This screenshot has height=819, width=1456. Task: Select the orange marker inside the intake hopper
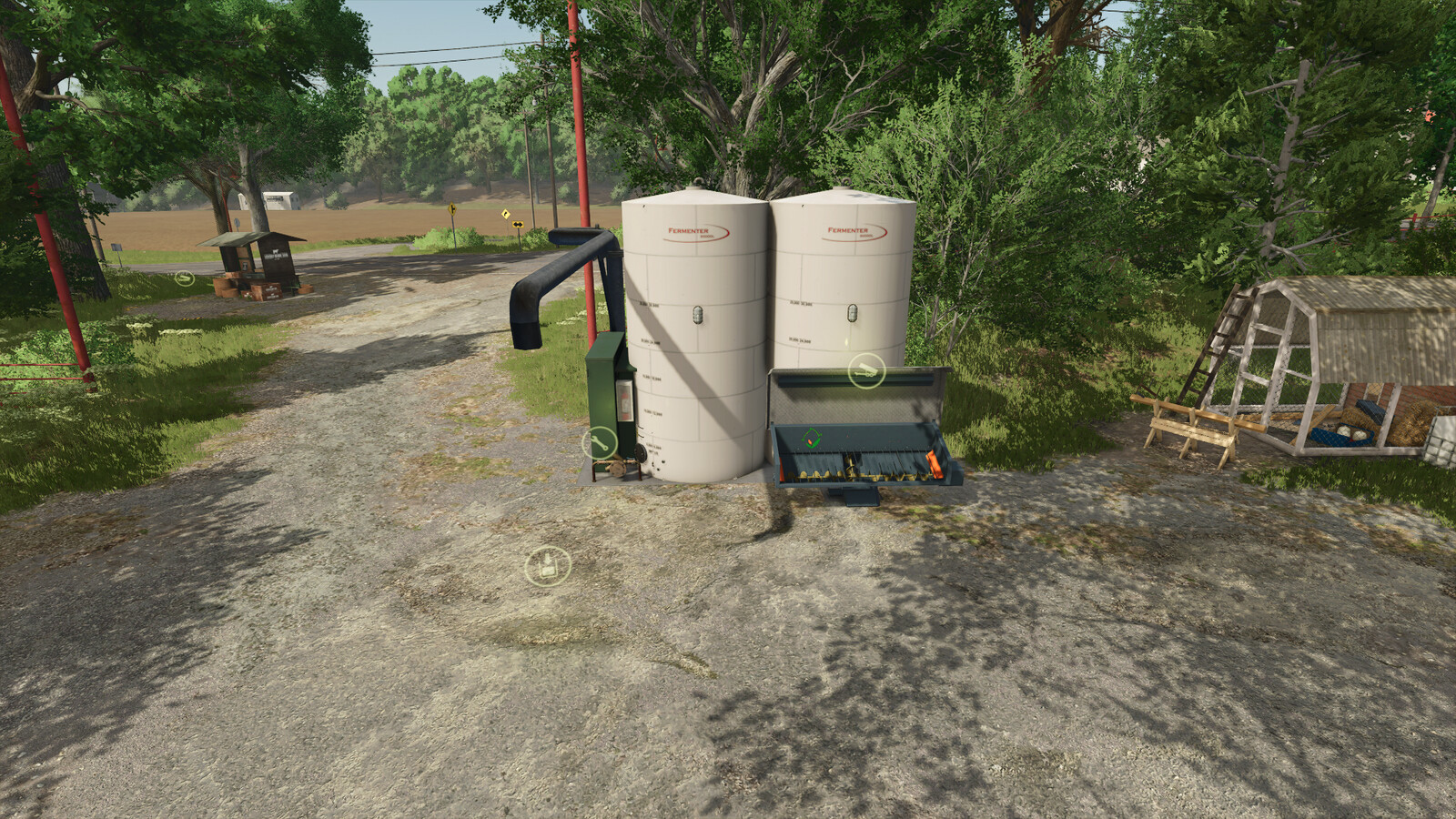935,463
